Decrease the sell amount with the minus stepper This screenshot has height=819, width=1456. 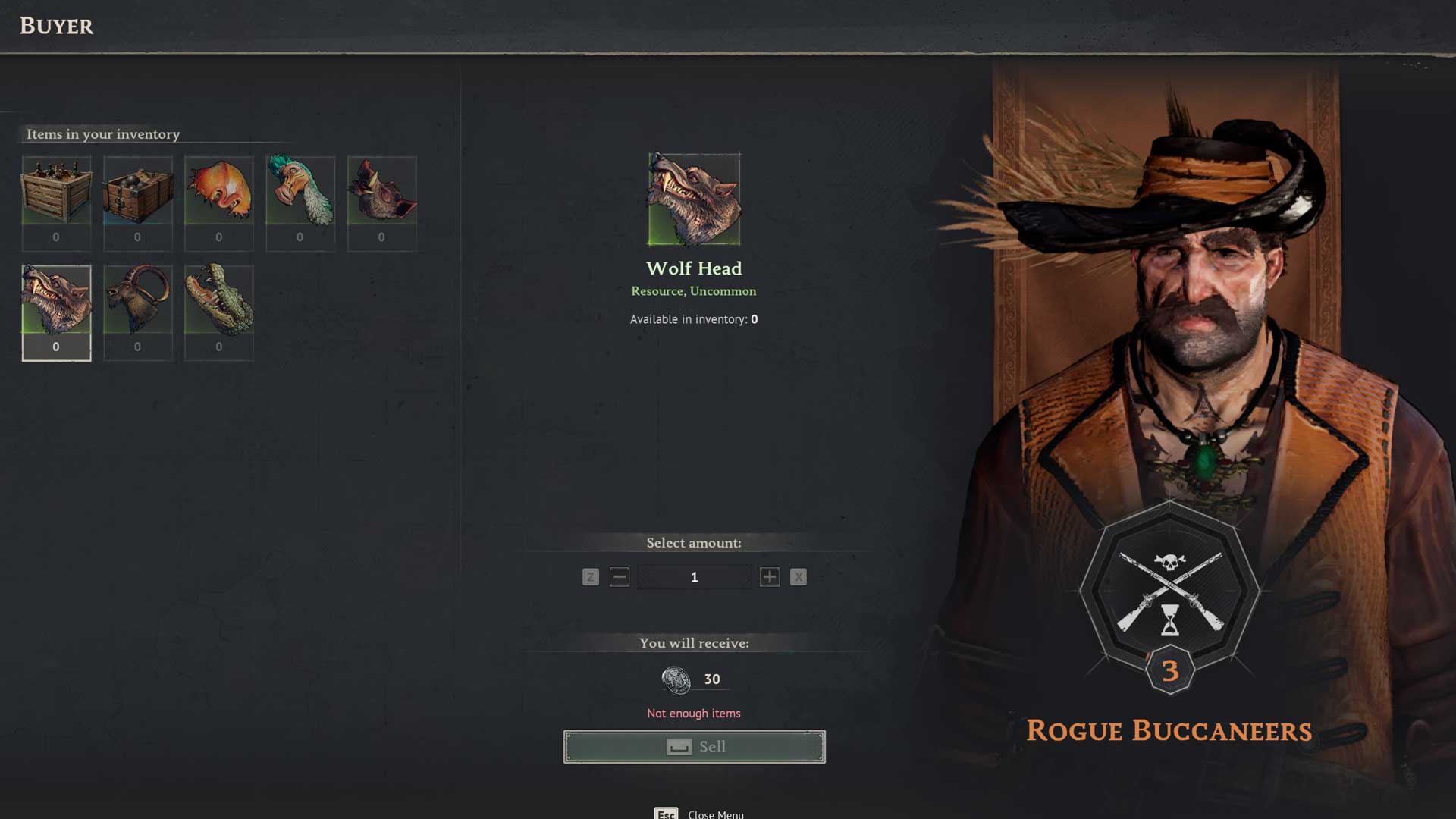click(x=619, y=576)
